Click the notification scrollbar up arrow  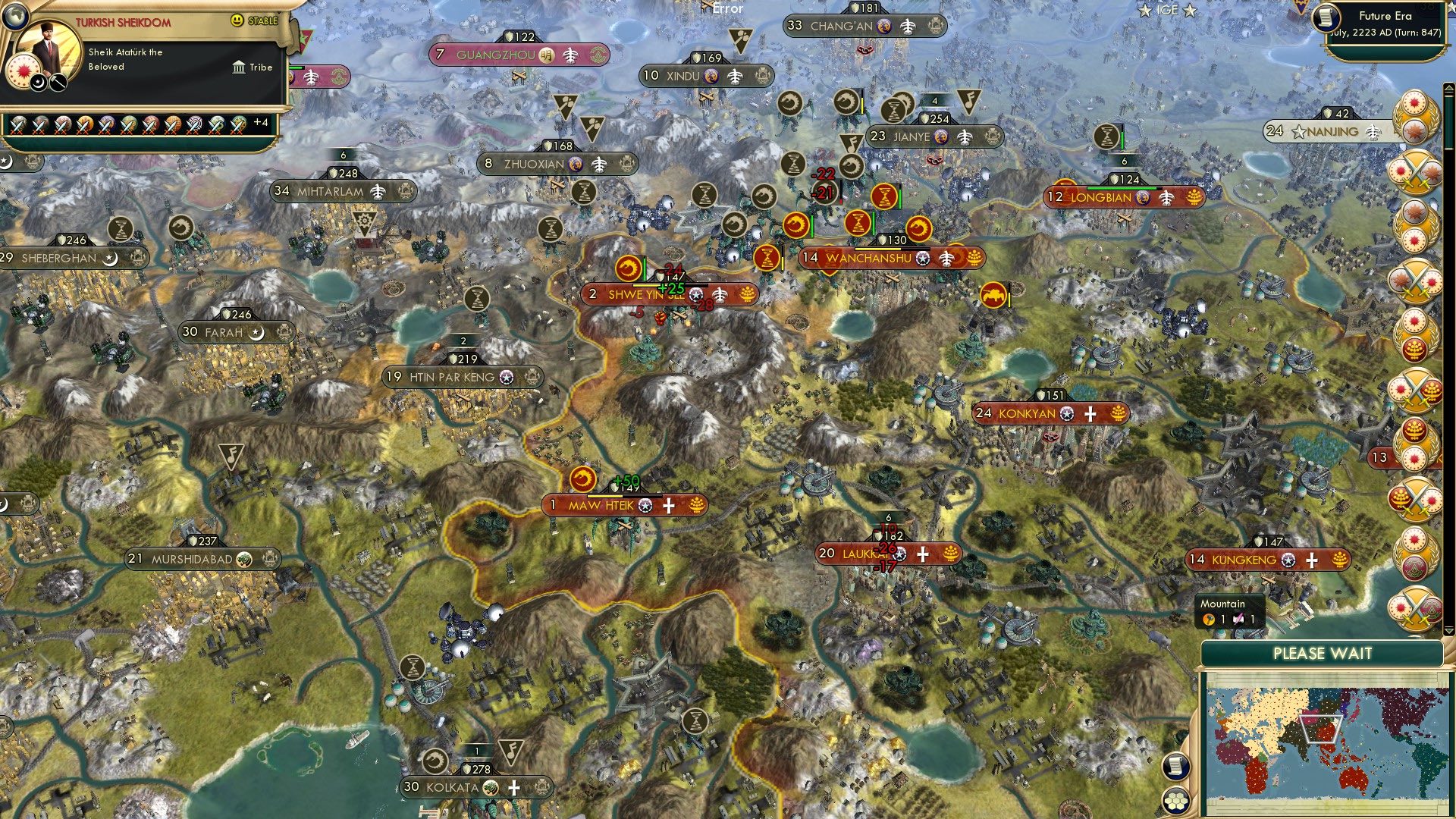tap(1448, 87)
